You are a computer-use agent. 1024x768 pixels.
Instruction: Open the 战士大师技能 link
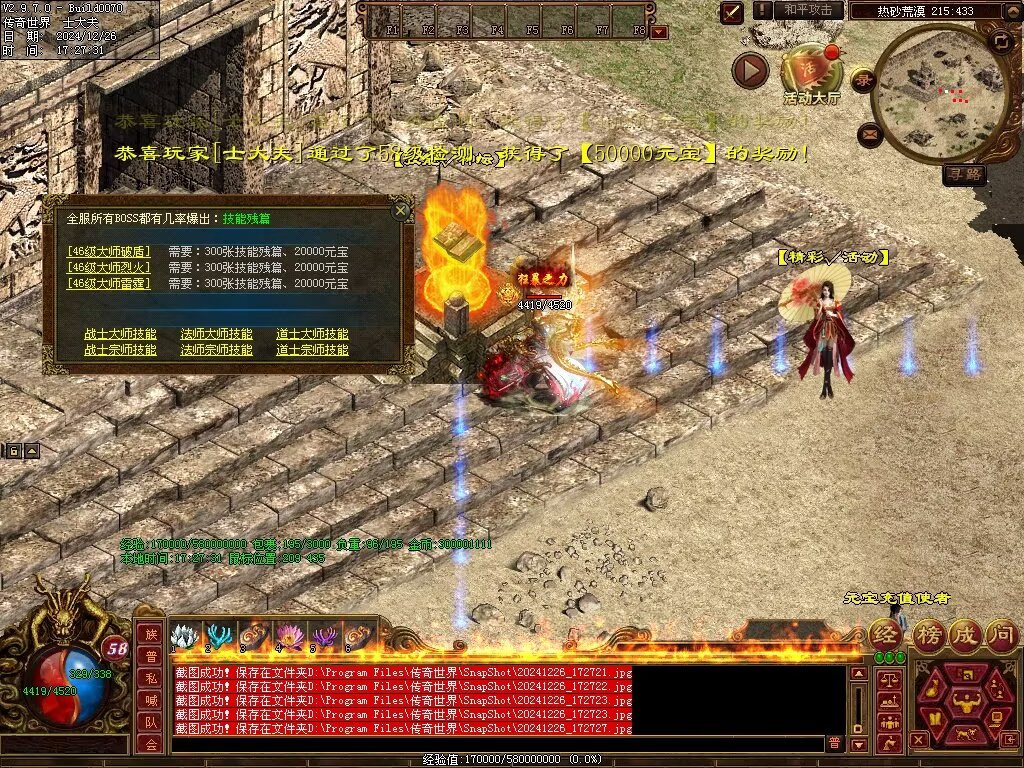(x=120, y=334)
